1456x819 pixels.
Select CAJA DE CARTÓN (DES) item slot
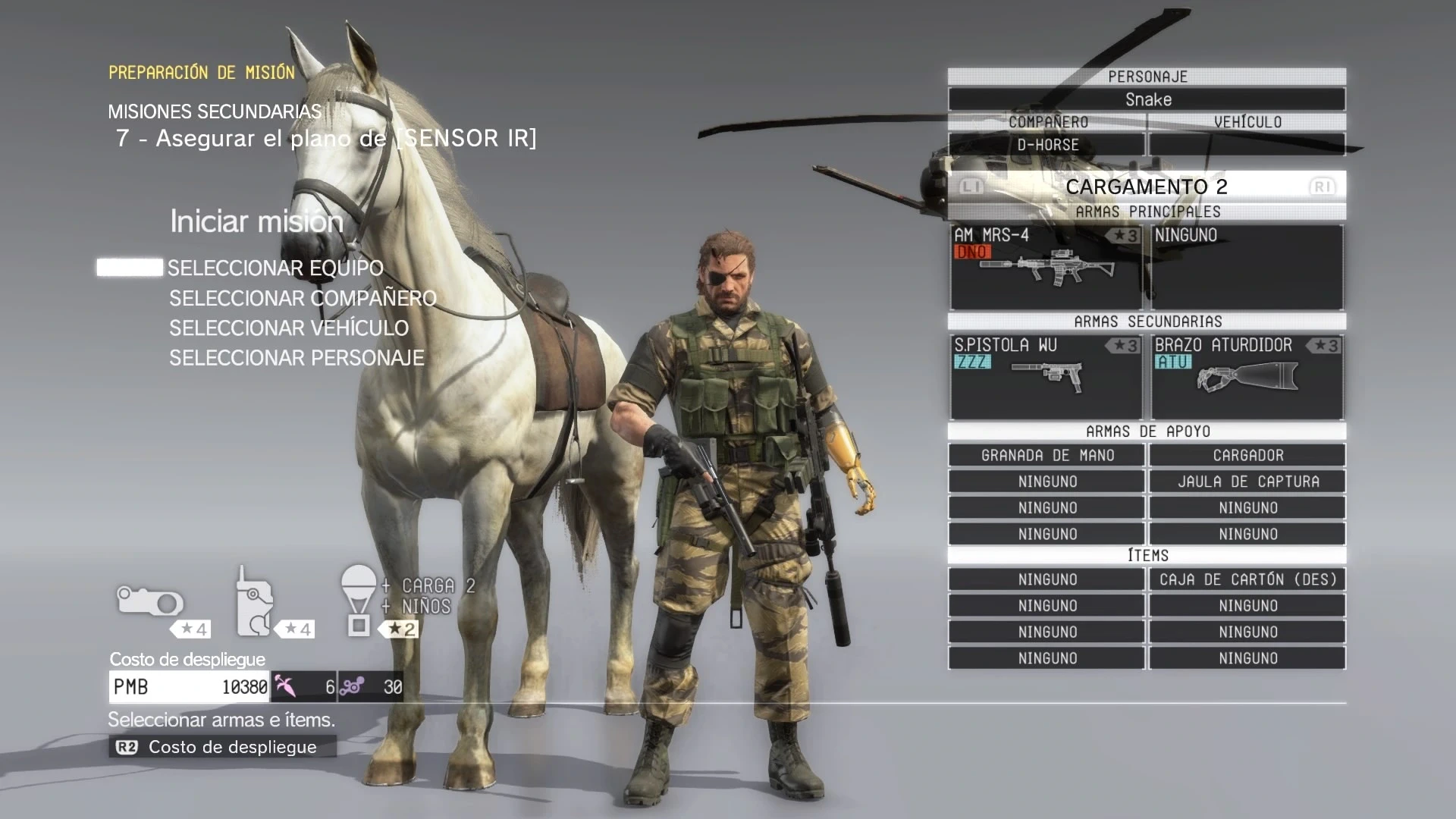pos(1247,580)
